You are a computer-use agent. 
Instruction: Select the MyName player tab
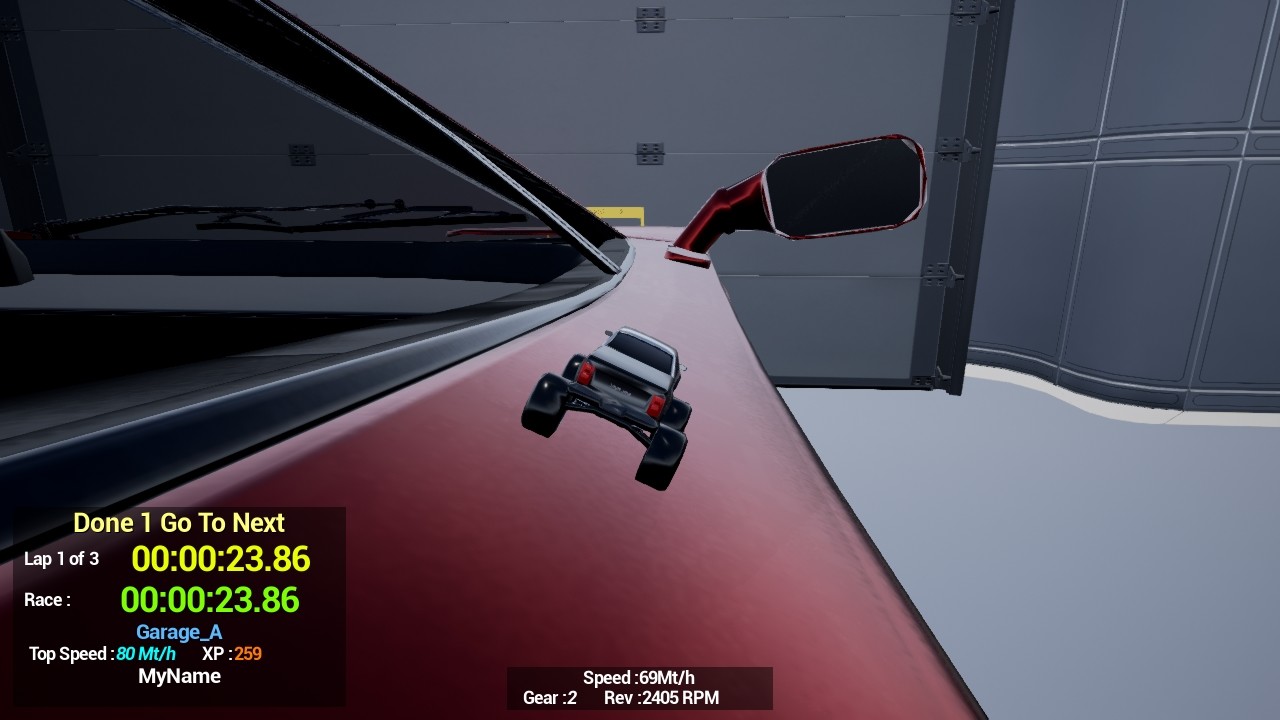pos(178,676)
